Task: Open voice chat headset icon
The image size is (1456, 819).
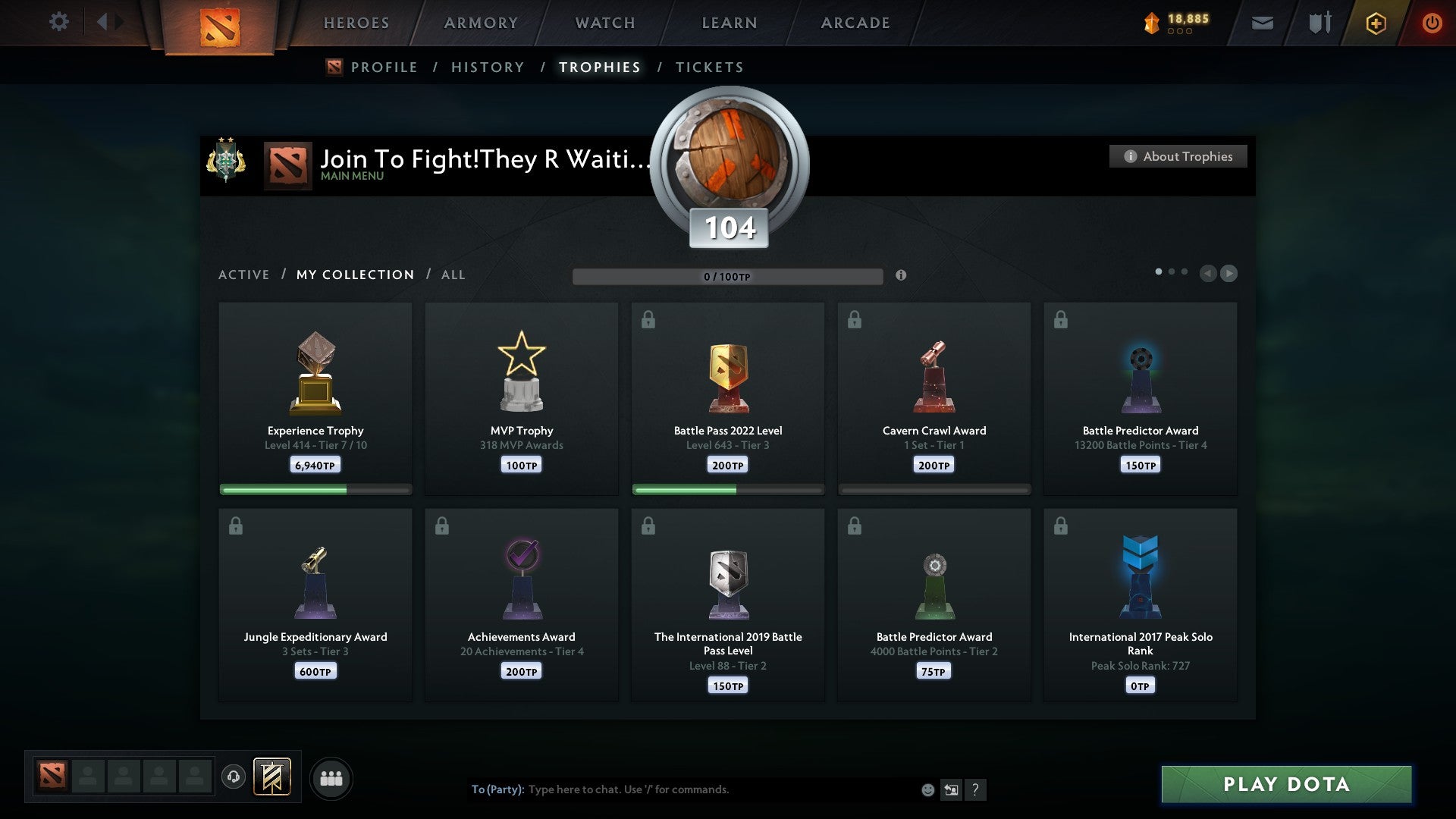Action: tap(233, 777)
